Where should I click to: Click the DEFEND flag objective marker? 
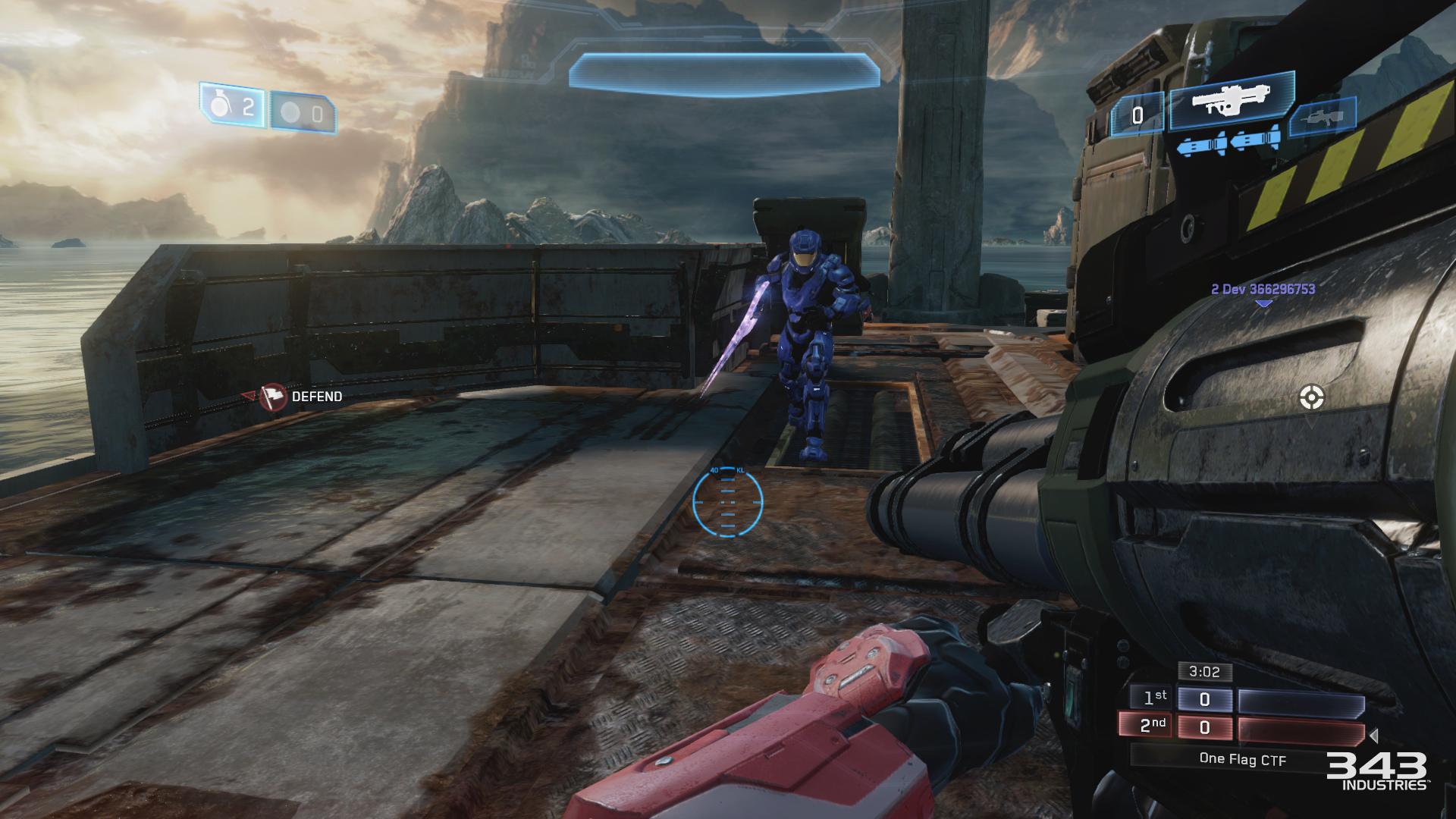274,397
